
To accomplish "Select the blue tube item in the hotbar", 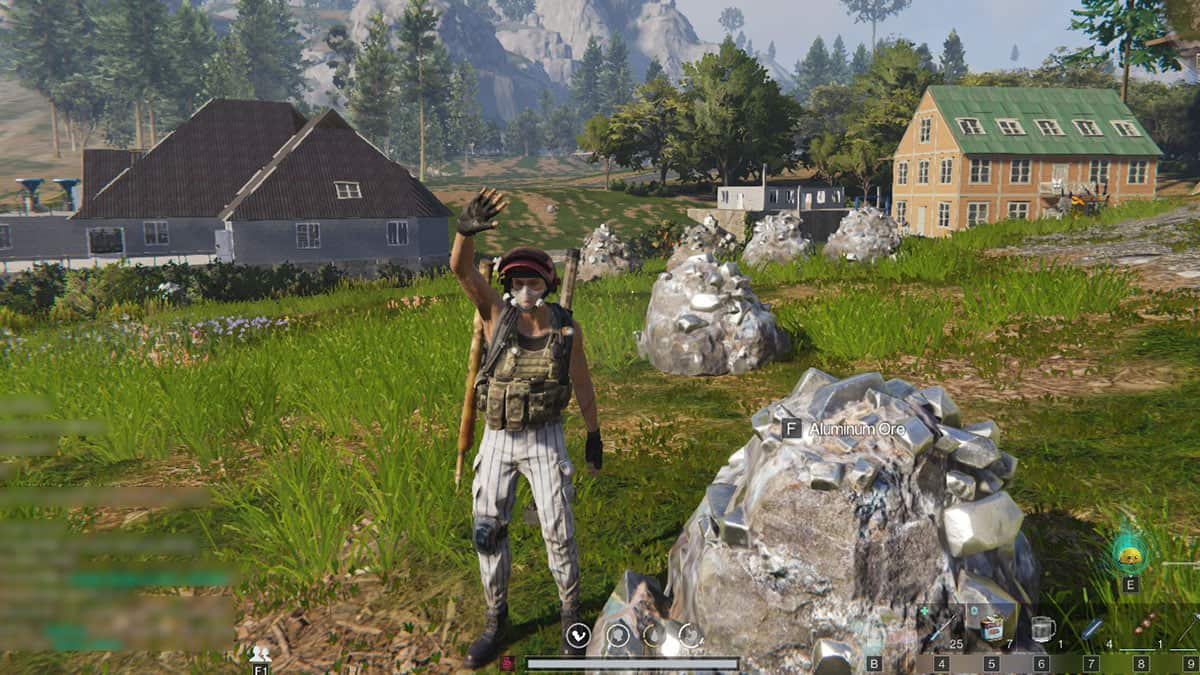I will pos(1092,628).
